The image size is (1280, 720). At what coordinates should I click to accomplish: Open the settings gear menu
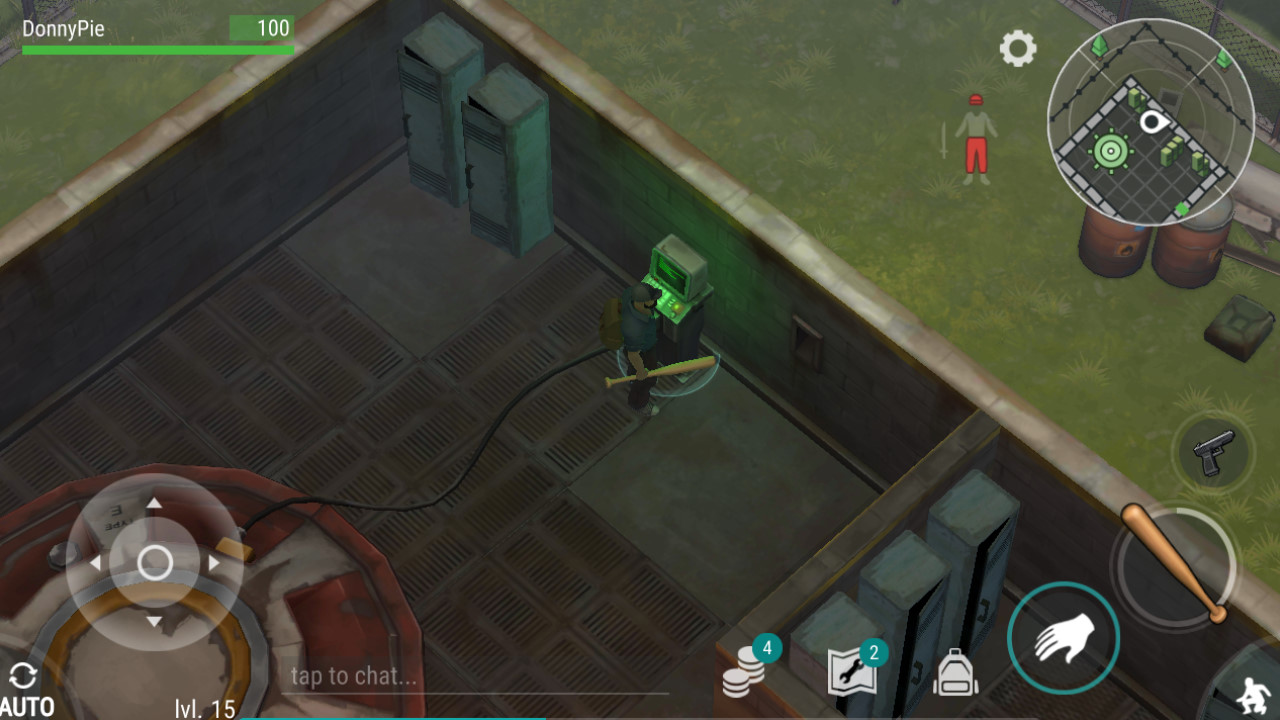[1018, 48]
